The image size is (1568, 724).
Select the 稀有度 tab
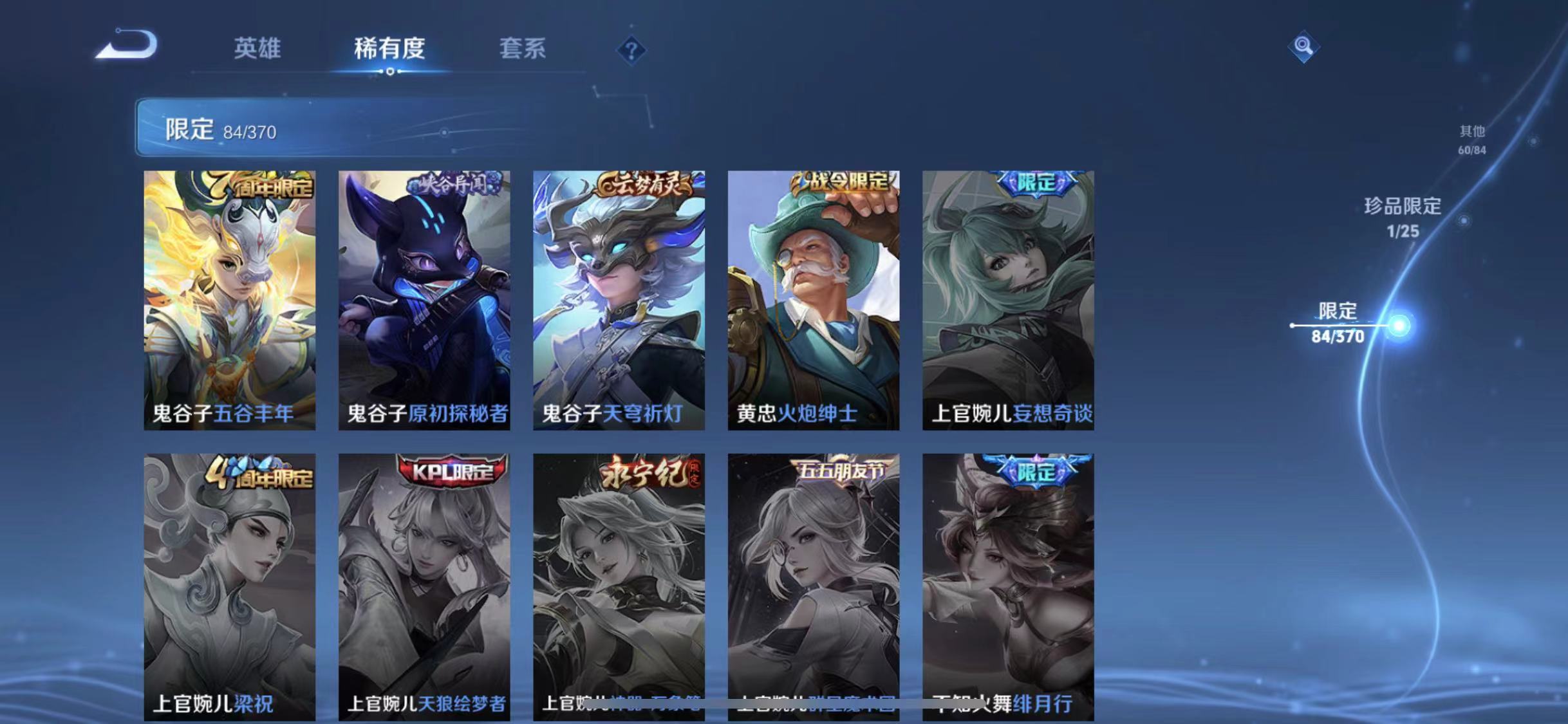(391, 50)
